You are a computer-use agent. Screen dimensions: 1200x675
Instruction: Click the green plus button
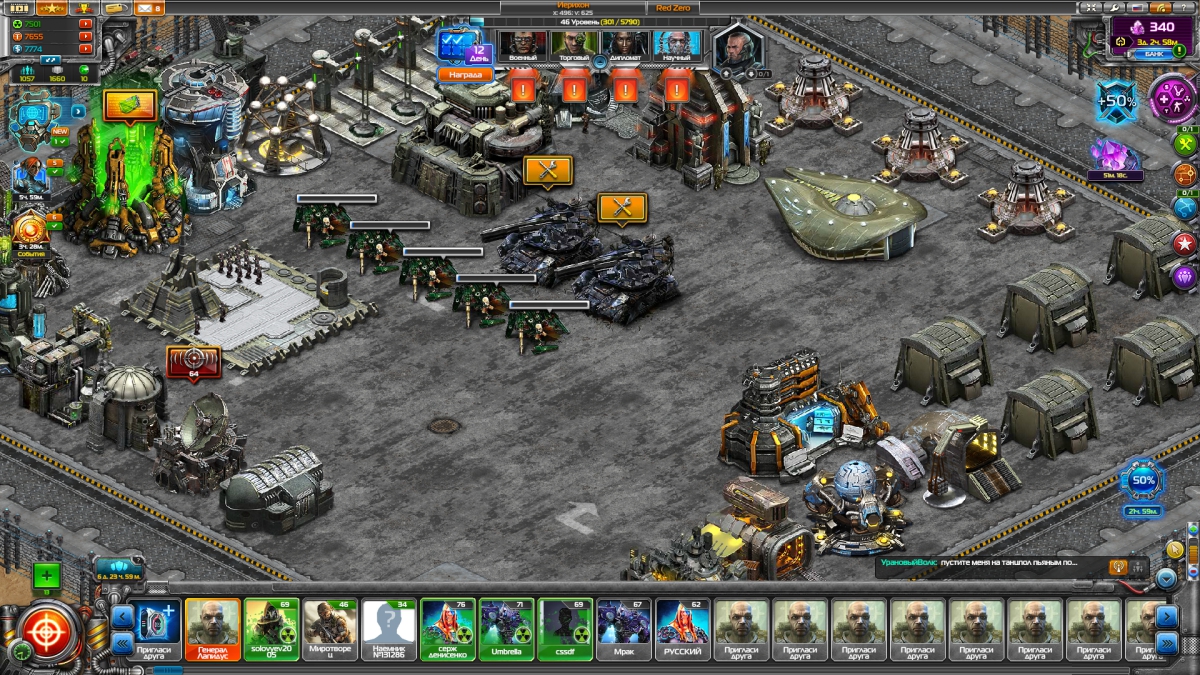(x=46, y=576)
